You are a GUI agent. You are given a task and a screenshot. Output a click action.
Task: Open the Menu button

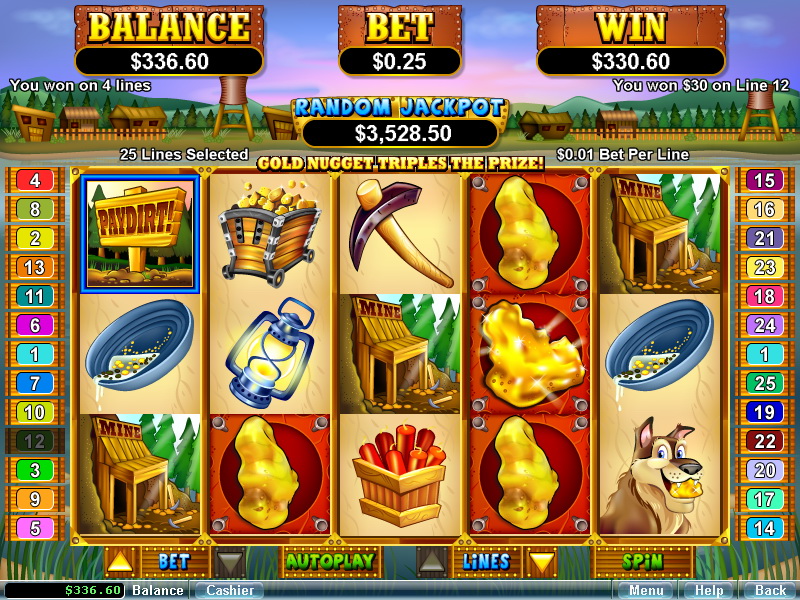pos(646,590)
